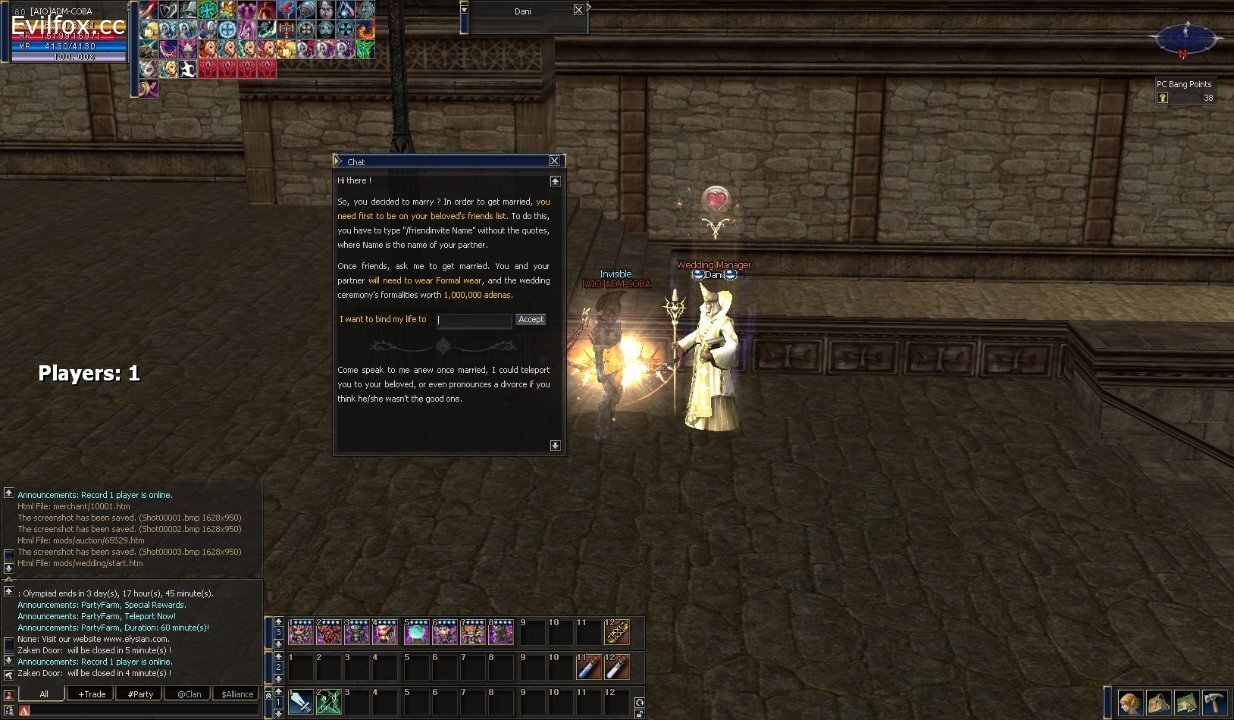
Task: Select the #Party chat tab
Action: pos(140,694)
